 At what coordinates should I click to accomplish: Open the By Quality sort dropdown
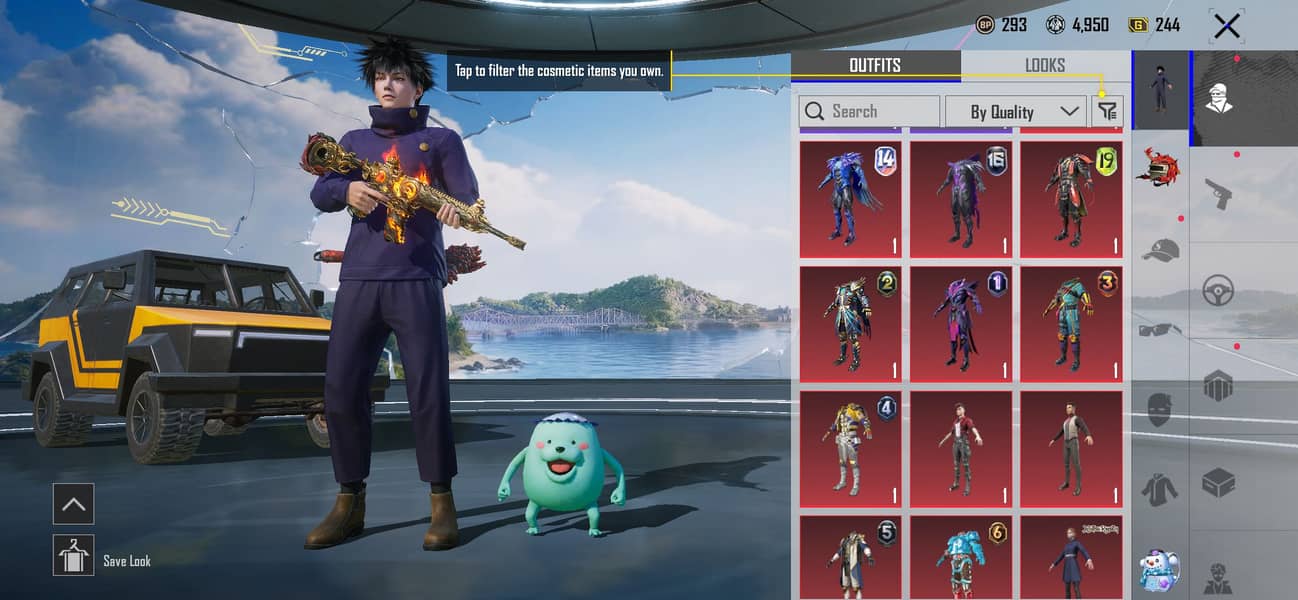pos(1014,111)
